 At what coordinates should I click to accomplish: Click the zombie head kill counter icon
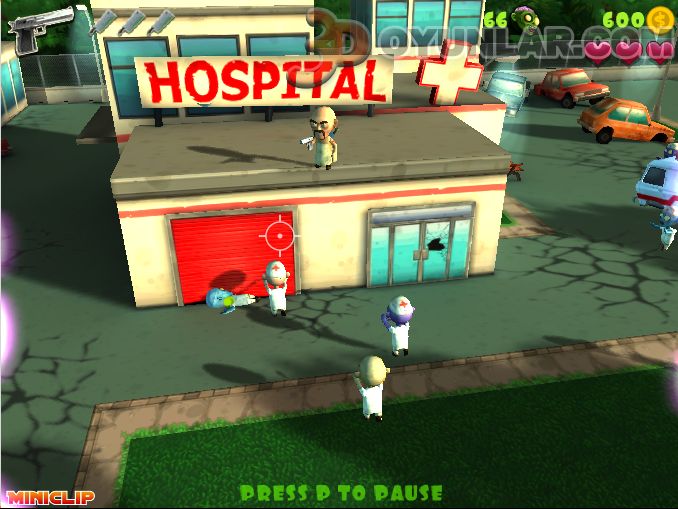pos(525,19)
